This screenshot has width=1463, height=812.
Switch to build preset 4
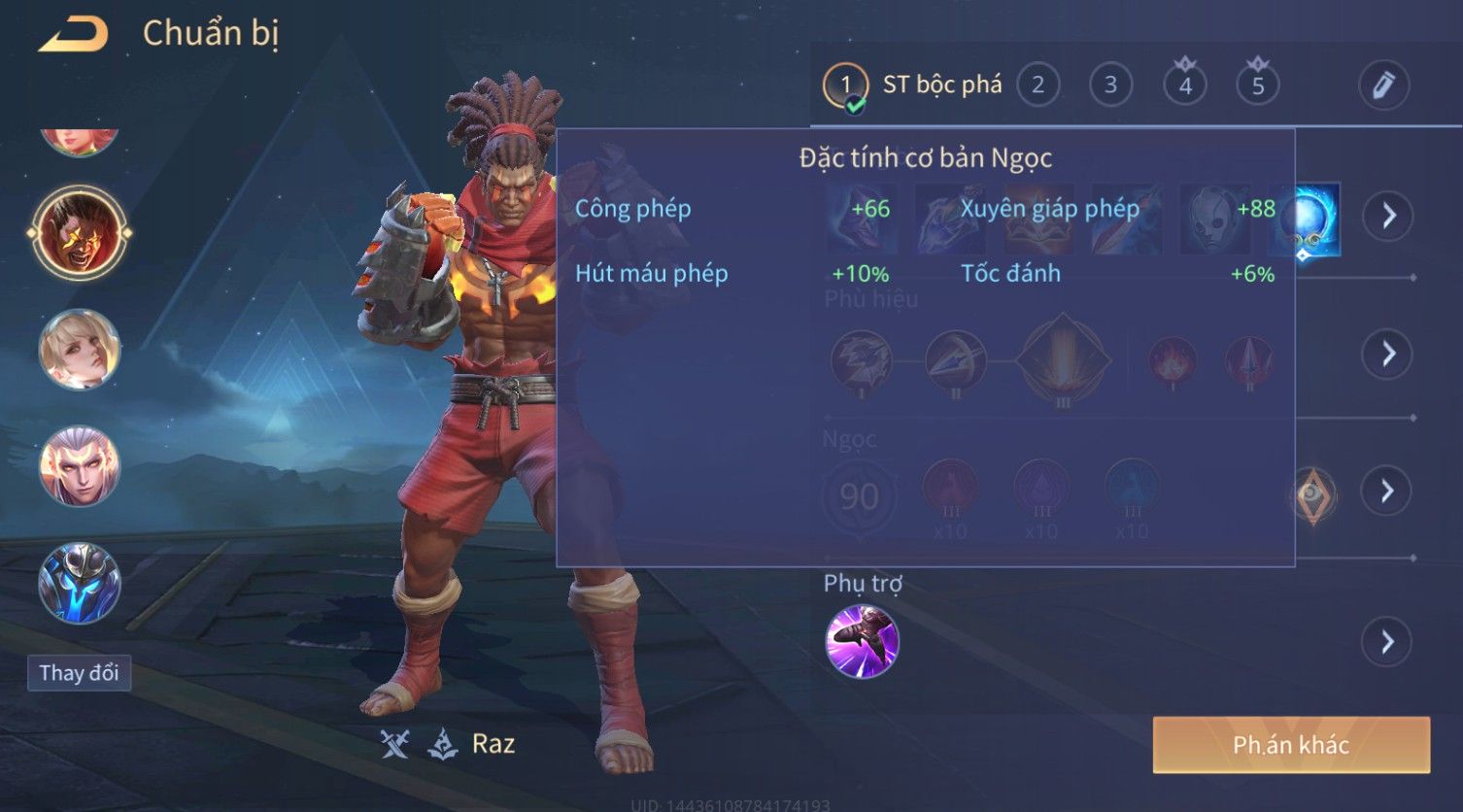(x=1185, y=85)
